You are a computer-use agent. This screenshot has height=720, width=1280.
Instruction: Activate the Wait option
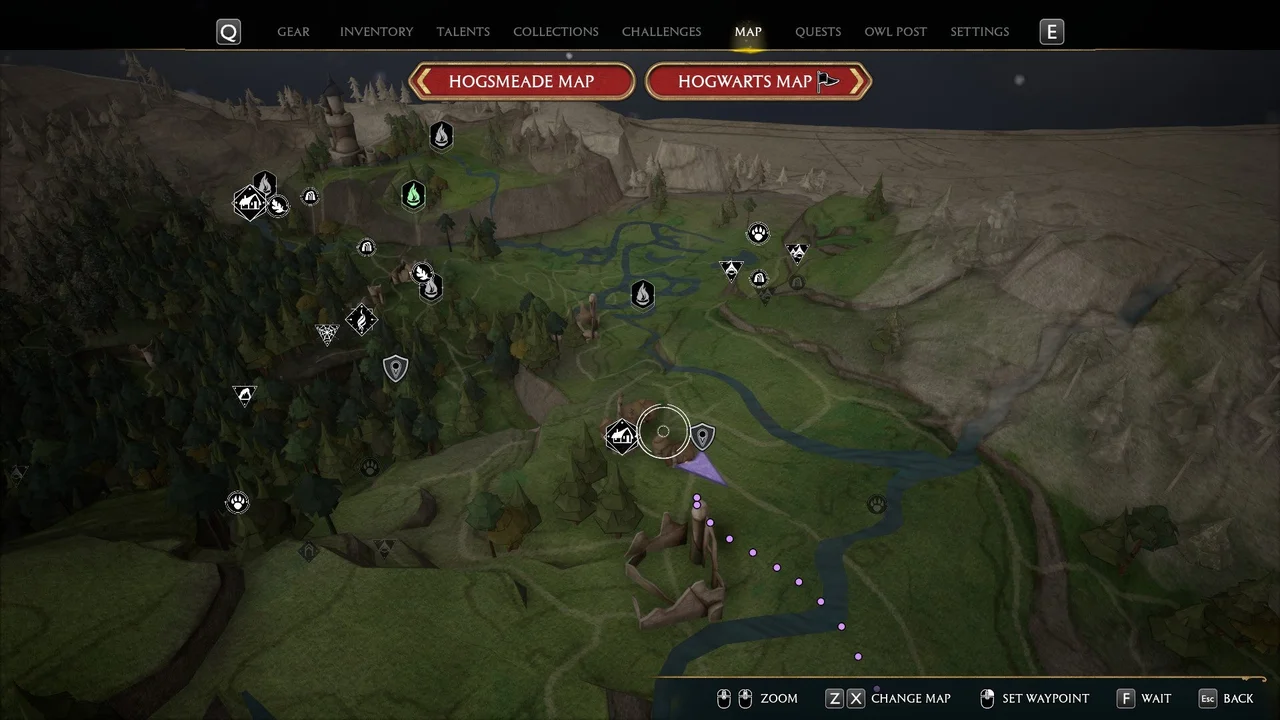(1156, 698)
